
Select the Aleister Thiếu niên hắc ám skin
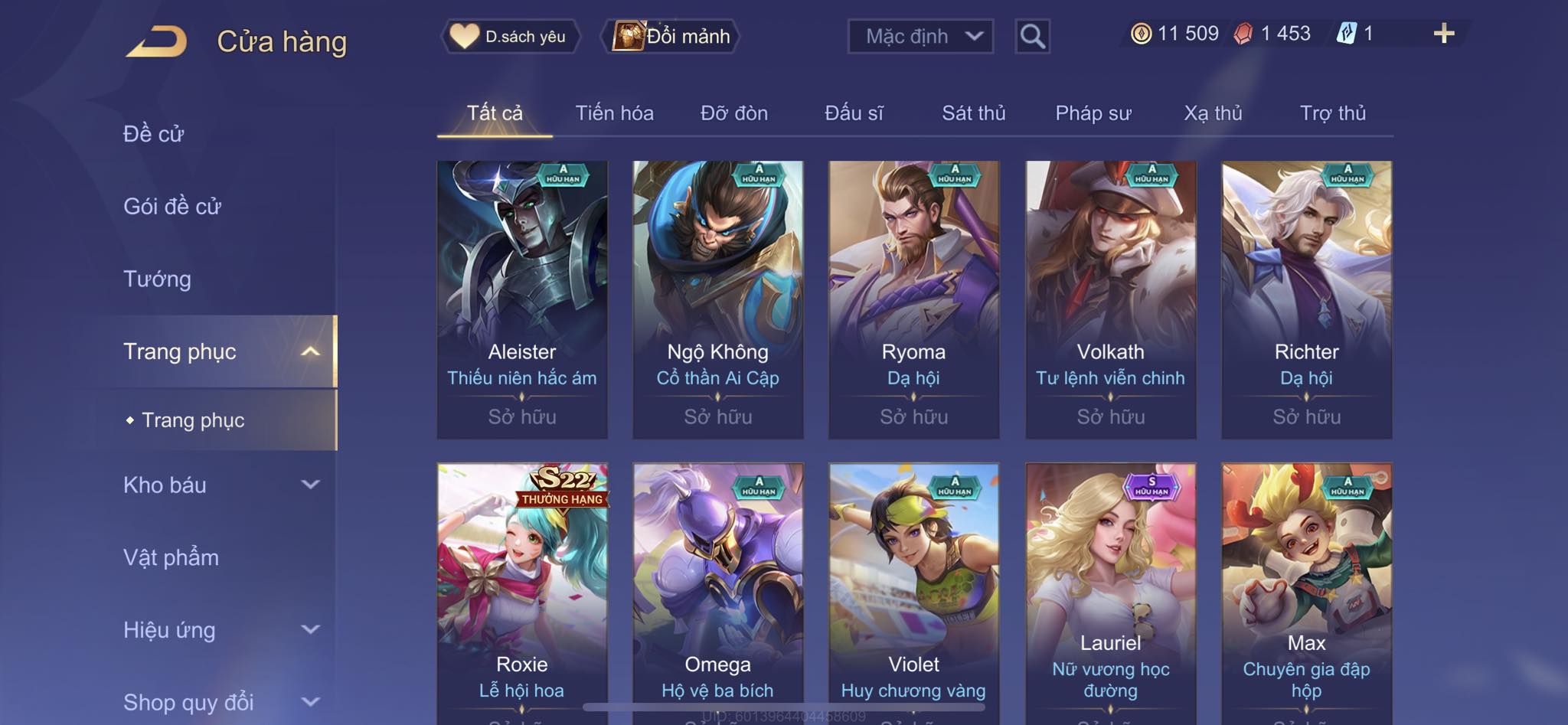coord(522,299)
